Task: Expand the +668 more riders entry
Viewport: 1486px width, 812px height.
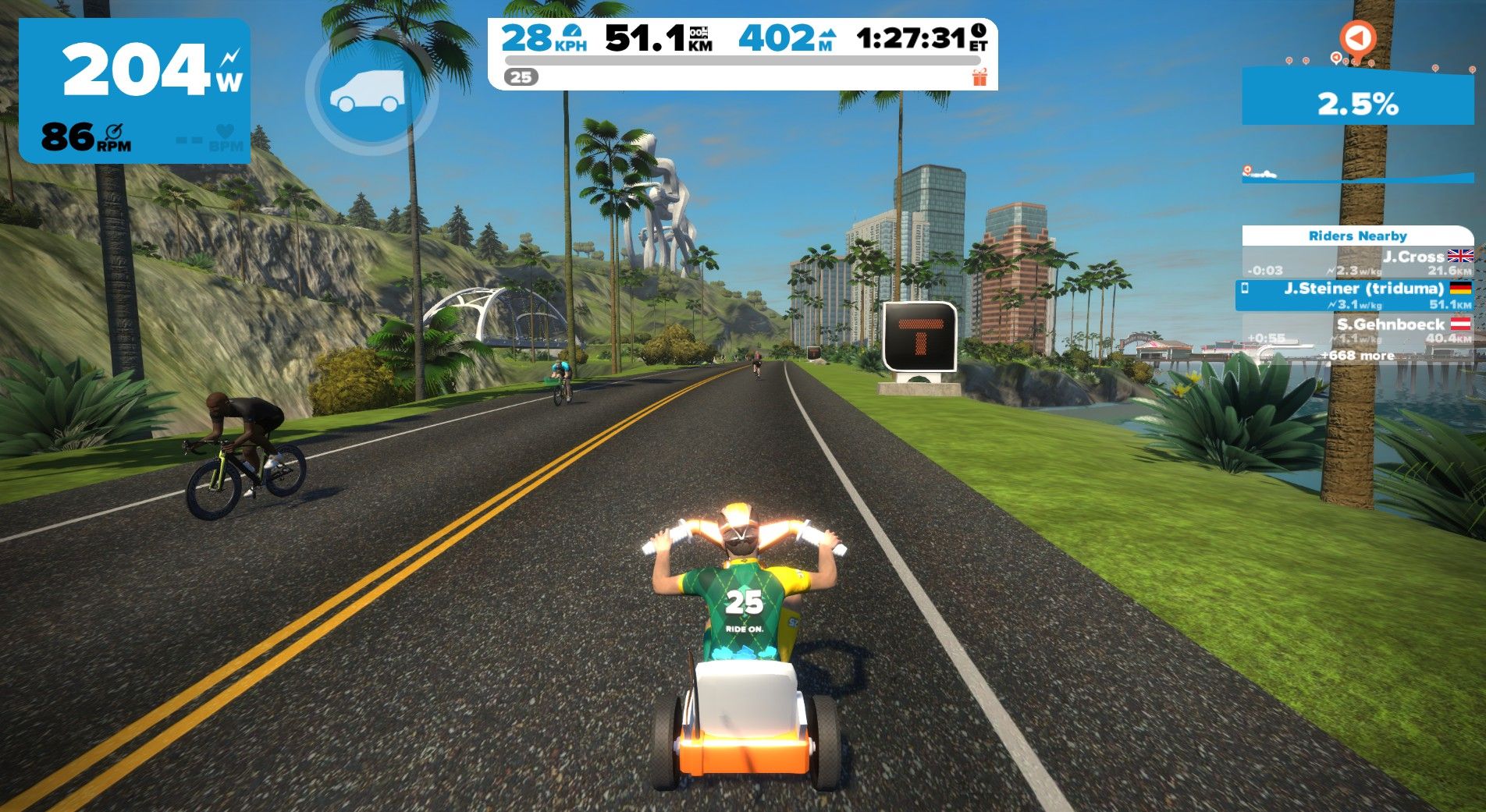Action: [x=1357, y=356]
